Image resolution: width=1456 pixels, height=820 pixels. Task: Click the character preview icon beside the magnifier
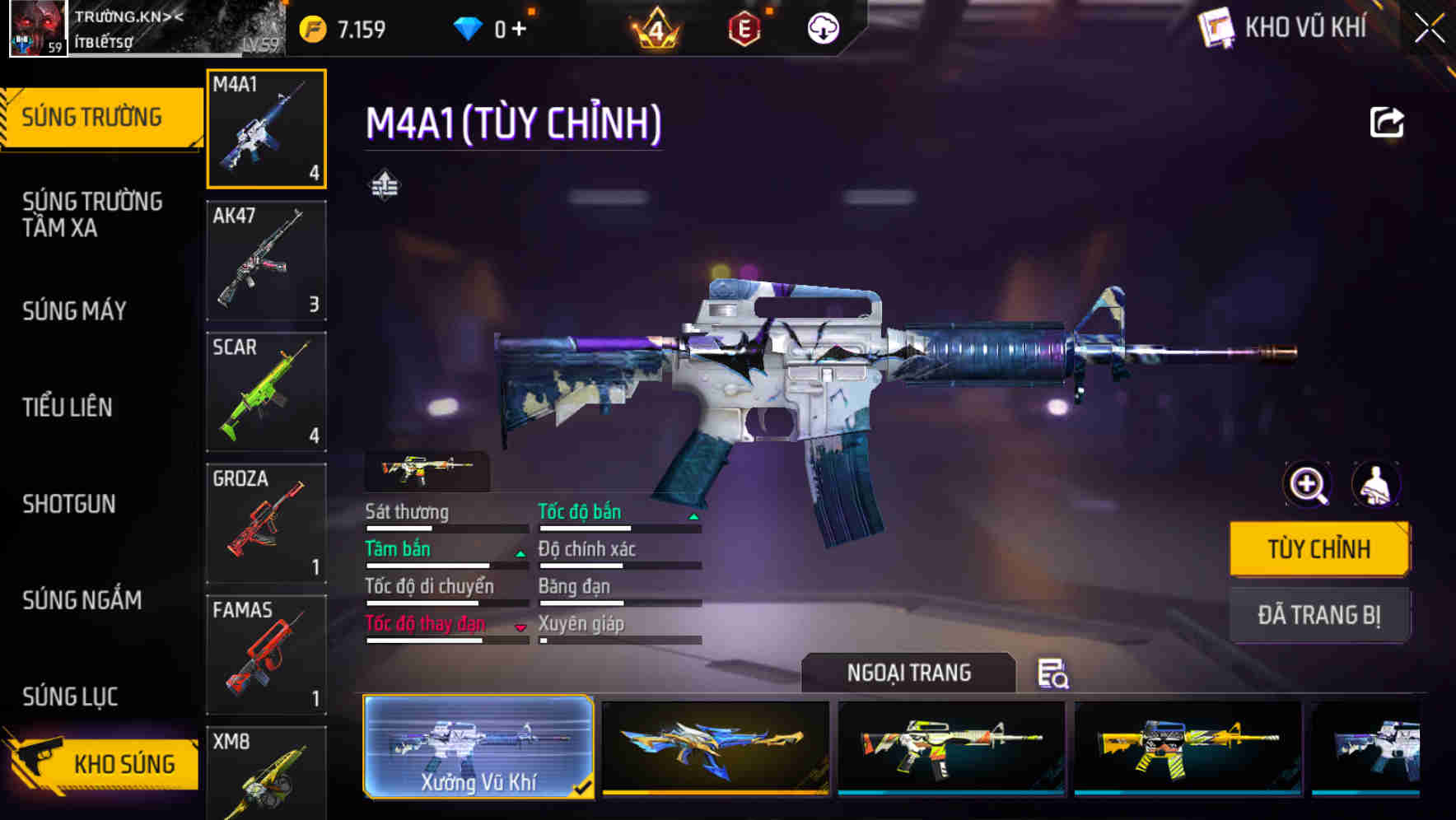[1376, 486]
